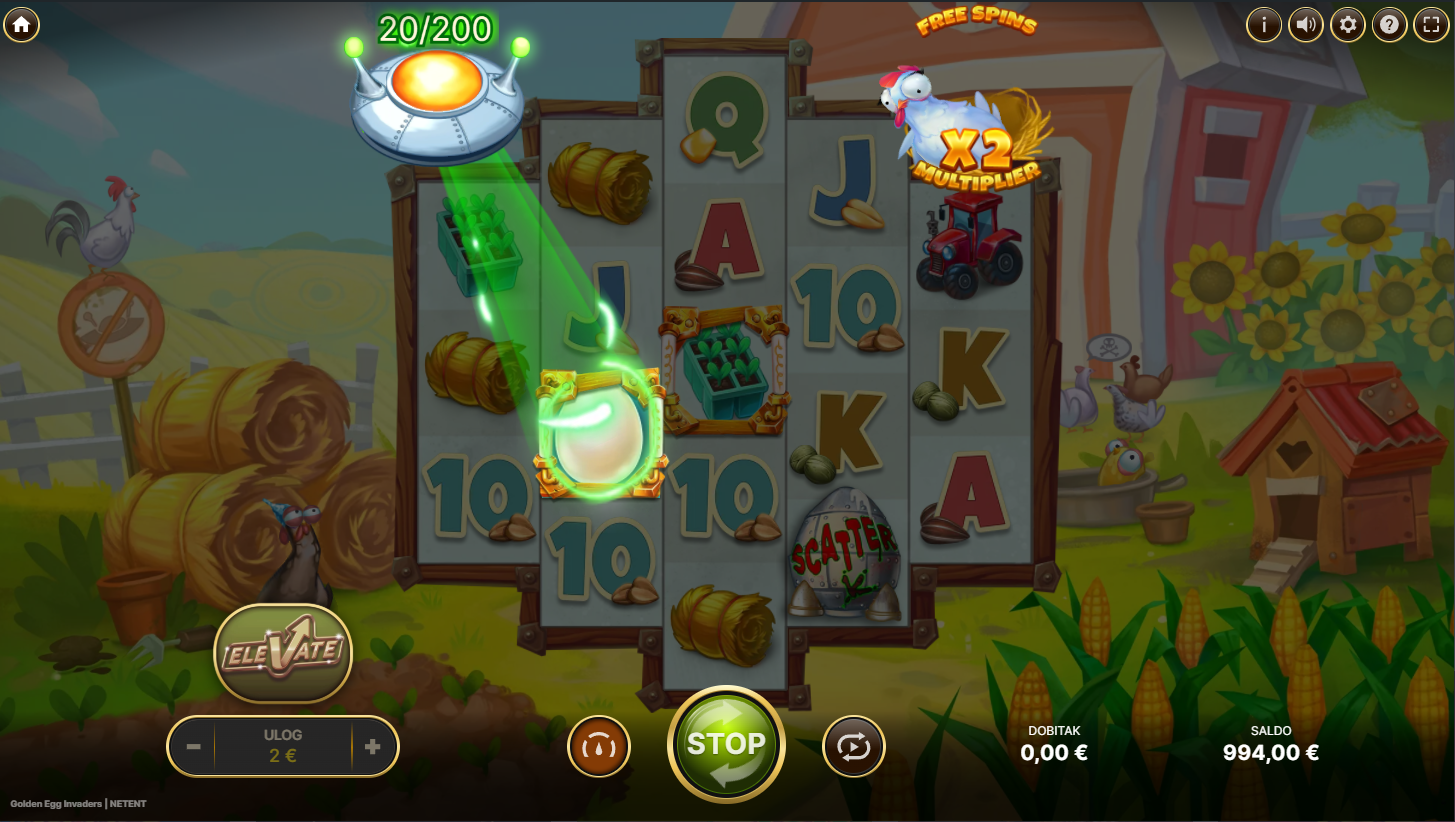Image resolution: width=1455 pixels, height=822 pixels.
Task: Increase the bet with plus button
Action: (x=373, y=747)
